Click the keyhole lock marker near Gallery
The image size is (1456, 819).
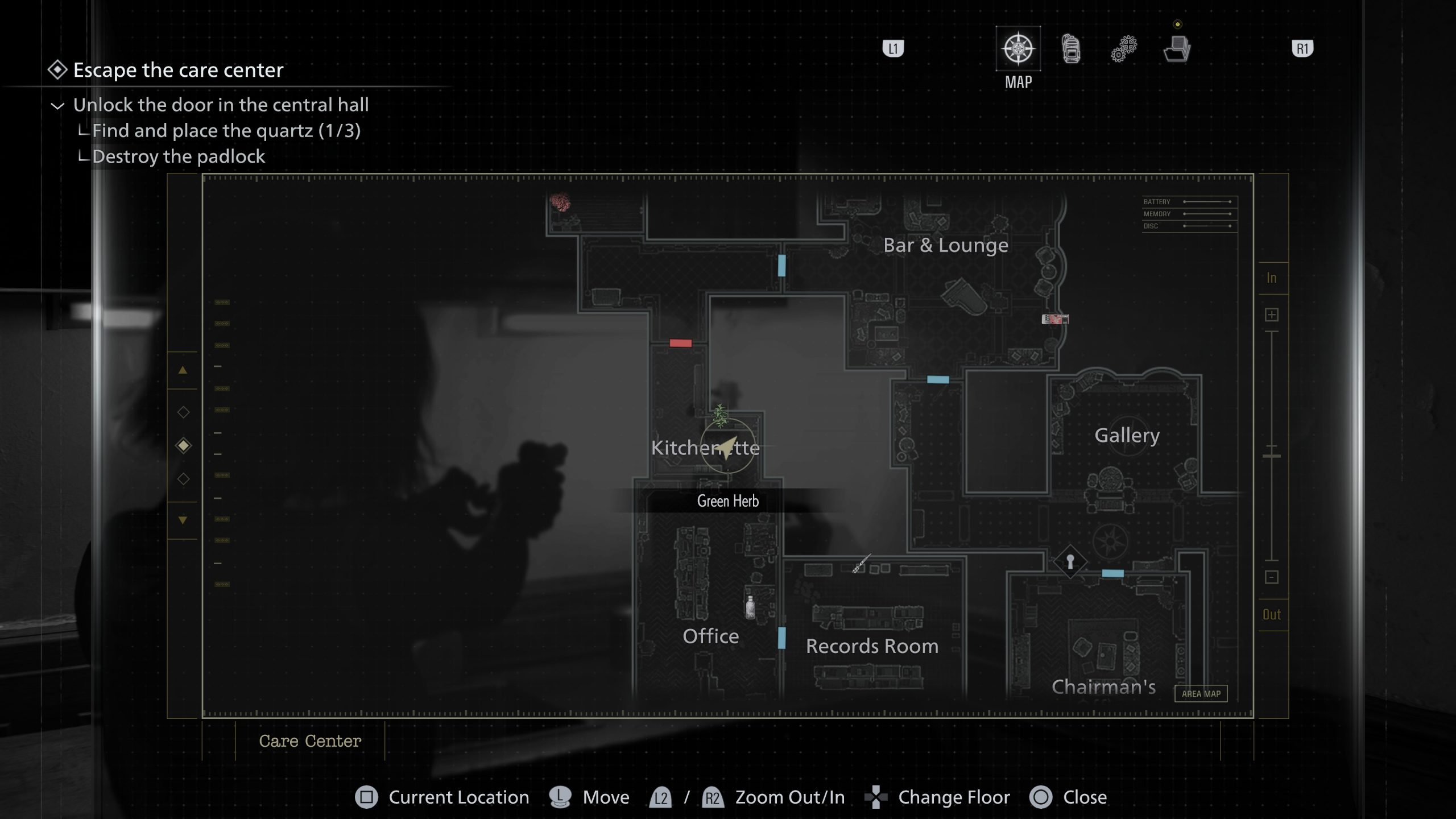coord(1070,562)
